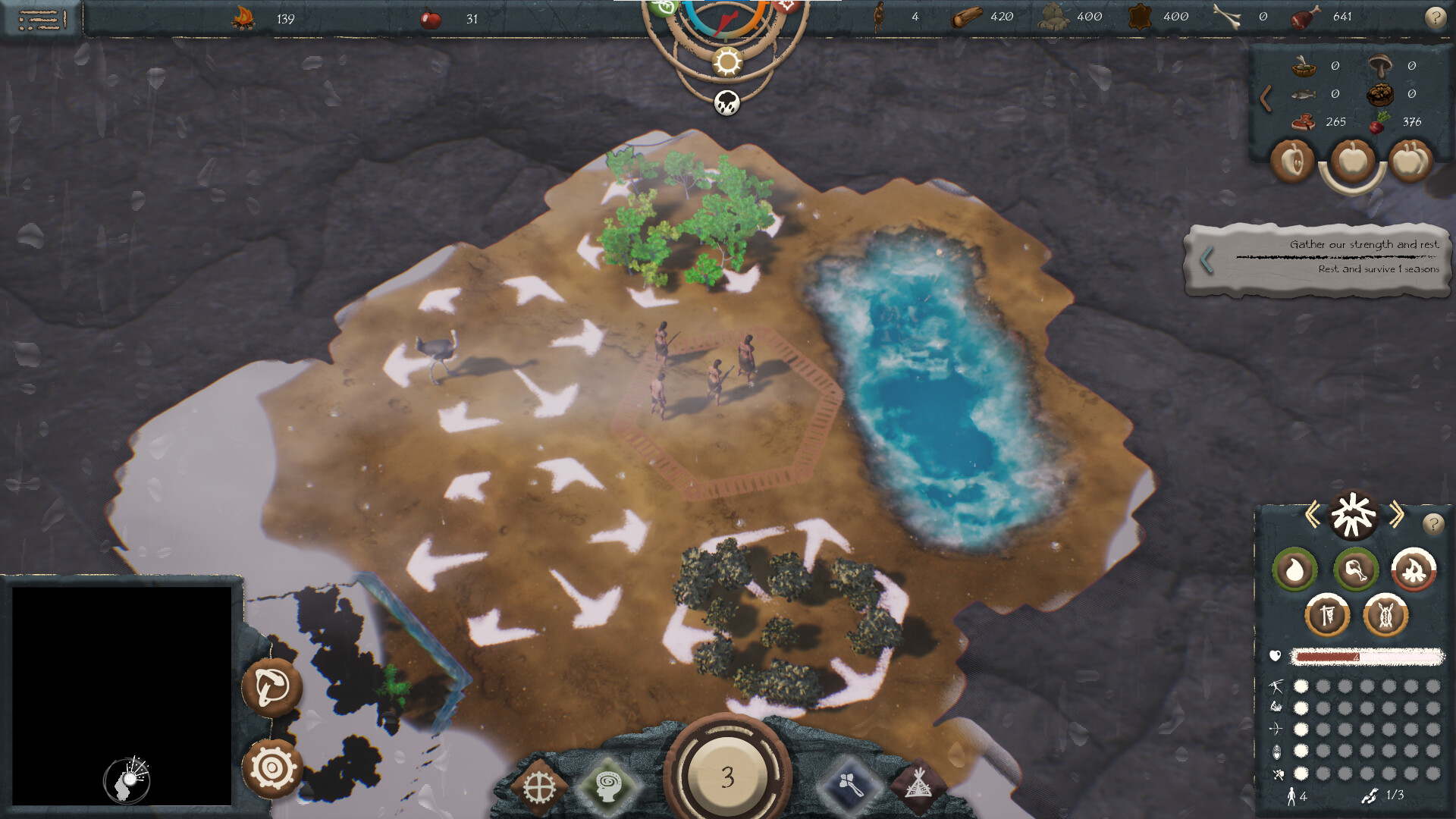Click the quest text Rest and survive 1 seasons
The width and height of the screenshot is (1456, 819).
click(x=1378, y=268)
